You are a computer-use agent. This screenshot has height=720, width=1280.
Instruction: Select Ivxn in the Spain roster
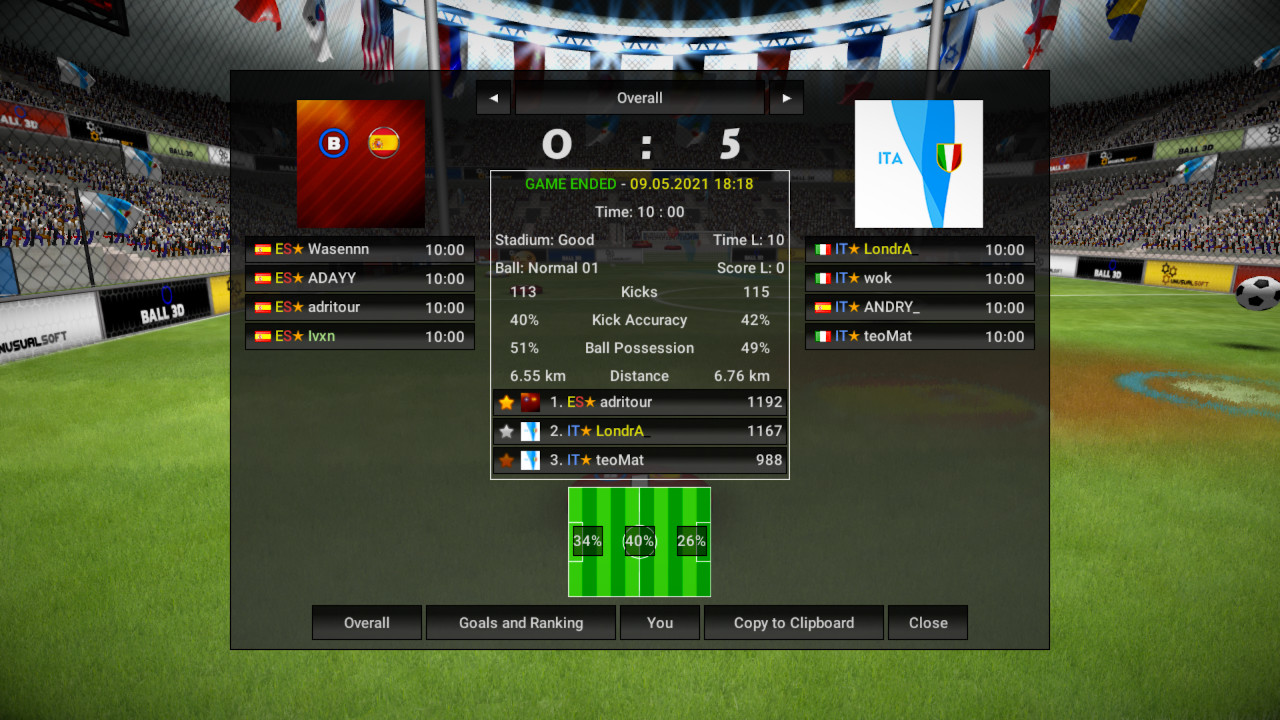[x=359, y=337]
